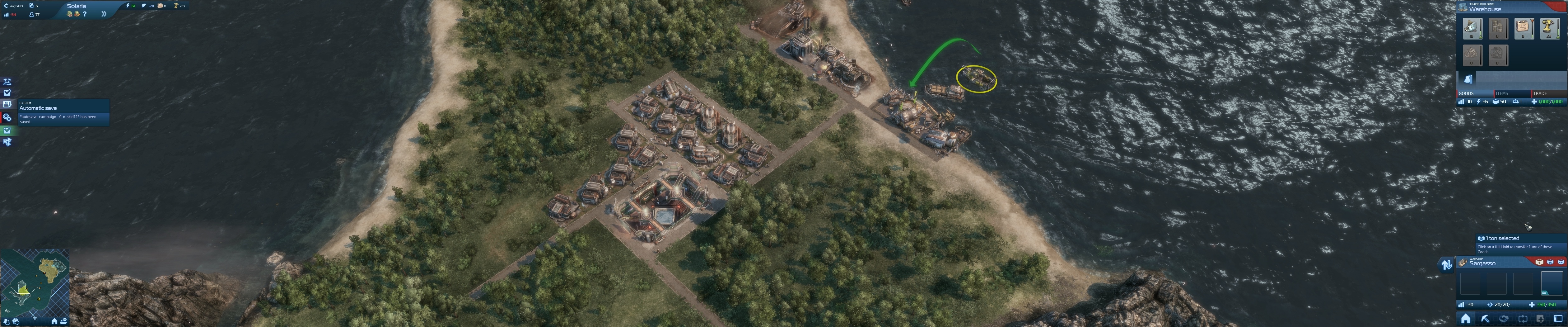Screen dimensions: 1568x327
Task: Choose the 10 ton transfer amount
Action: click(1550, 262)
